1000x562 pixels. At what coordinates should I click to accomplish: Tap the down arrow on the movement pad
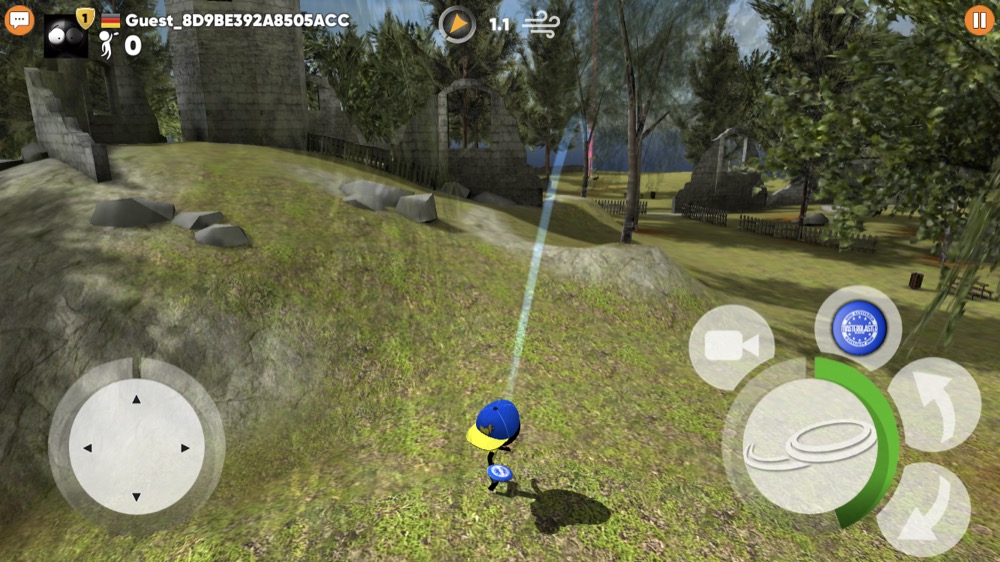point(137,497)
